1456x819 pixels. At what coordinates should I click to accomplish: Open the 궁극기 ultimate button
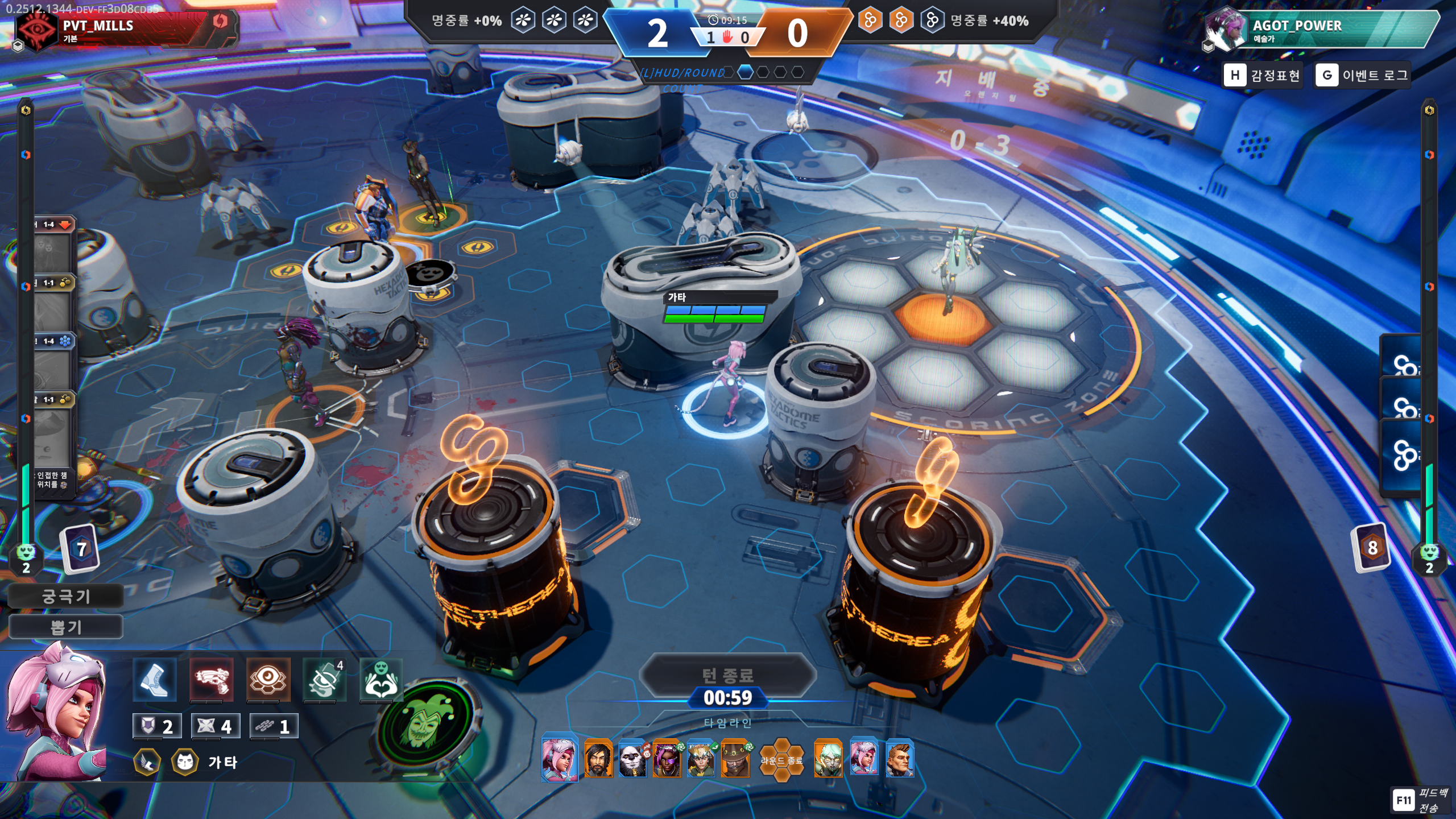(x=66, y=596)
